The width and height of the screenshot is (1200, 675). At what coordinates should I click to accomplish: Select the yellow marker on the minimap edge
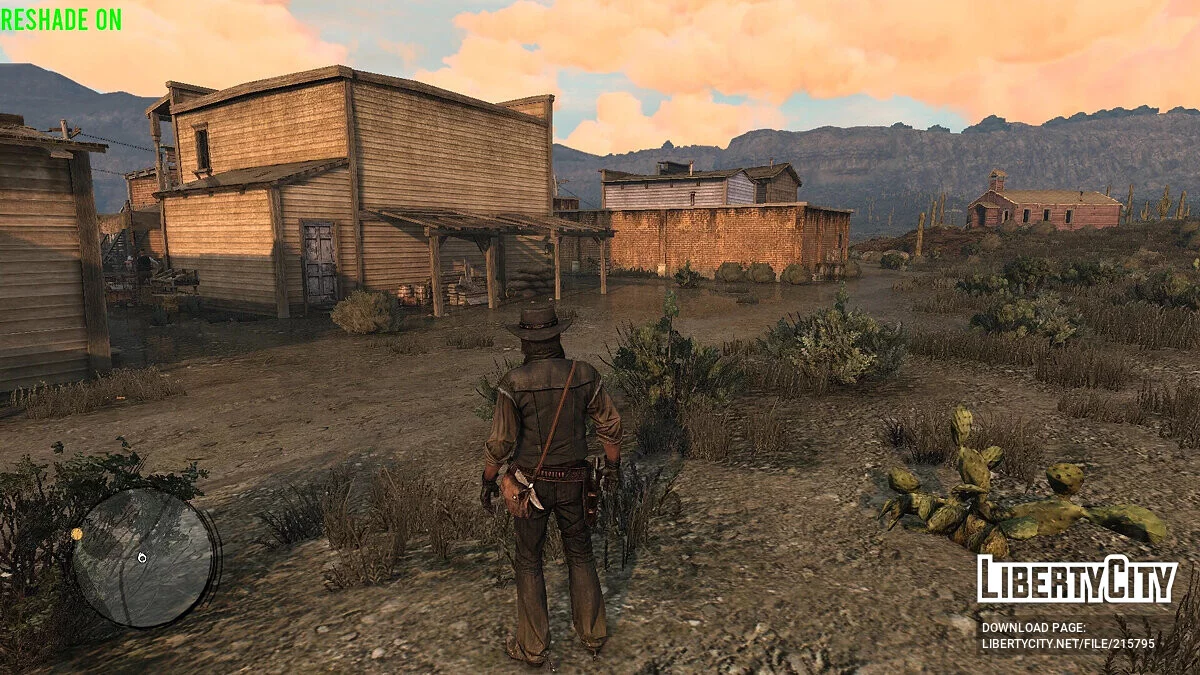pos(77,534)
